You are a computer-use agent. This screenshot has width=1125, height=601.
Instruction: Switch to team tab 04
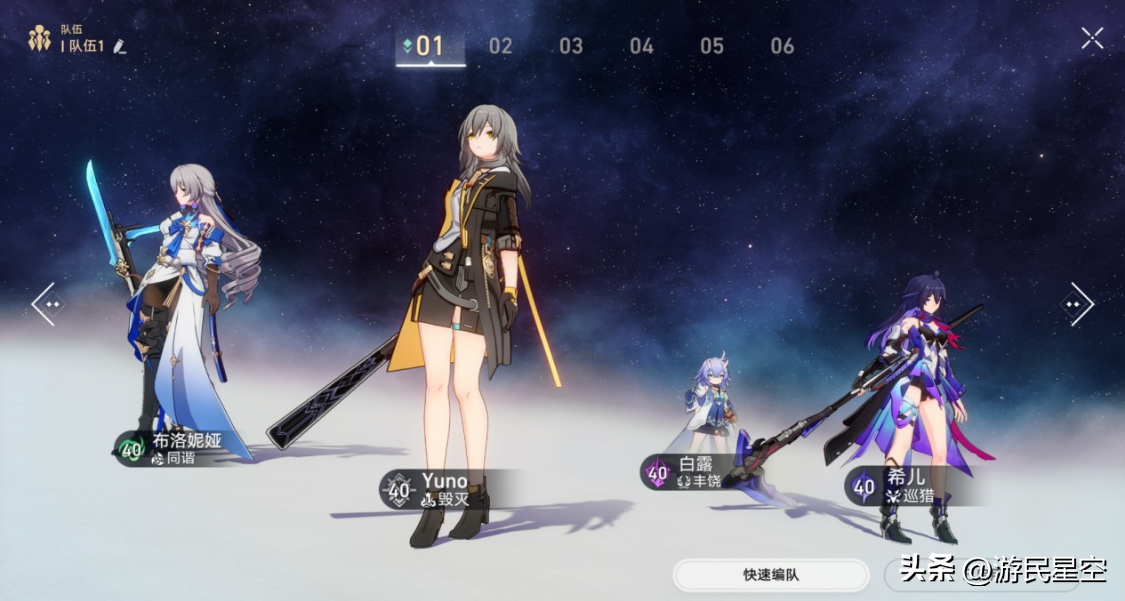641,46
